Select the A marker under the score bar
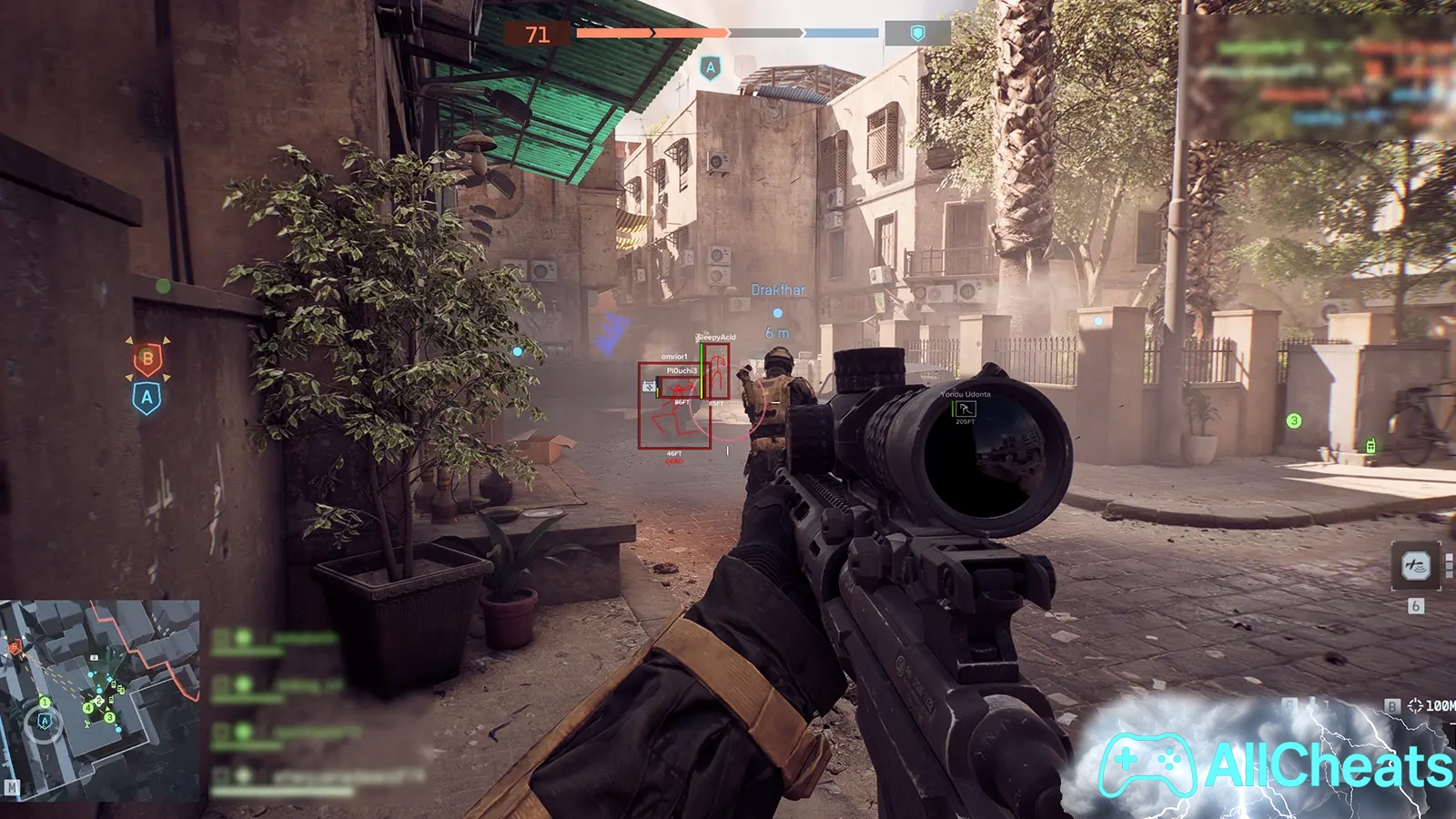Screen dimensions: 1456x819 pos(710,67)
